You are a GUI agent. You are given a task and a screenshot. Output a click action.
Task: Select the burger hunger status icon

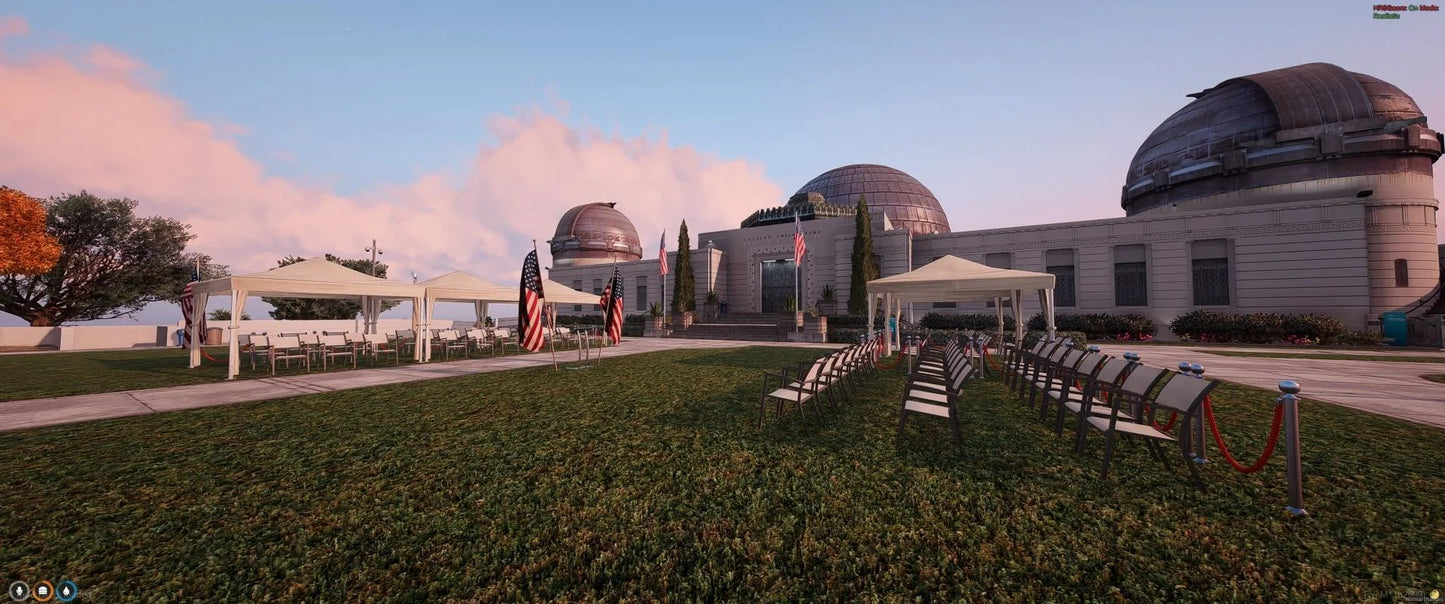click(x=43, y=591)
